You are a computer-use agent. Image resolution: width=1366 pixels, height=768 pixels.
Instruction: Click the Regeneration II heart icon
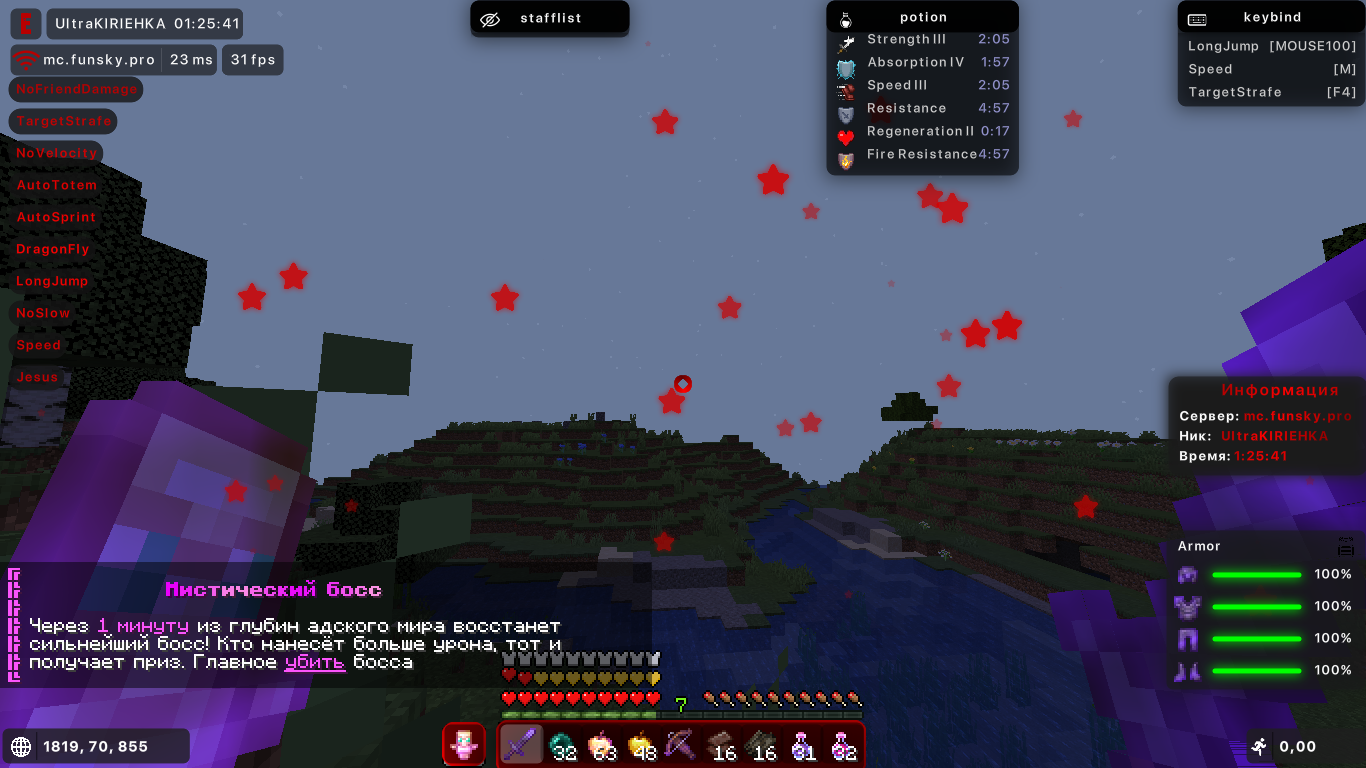(846, 131)
